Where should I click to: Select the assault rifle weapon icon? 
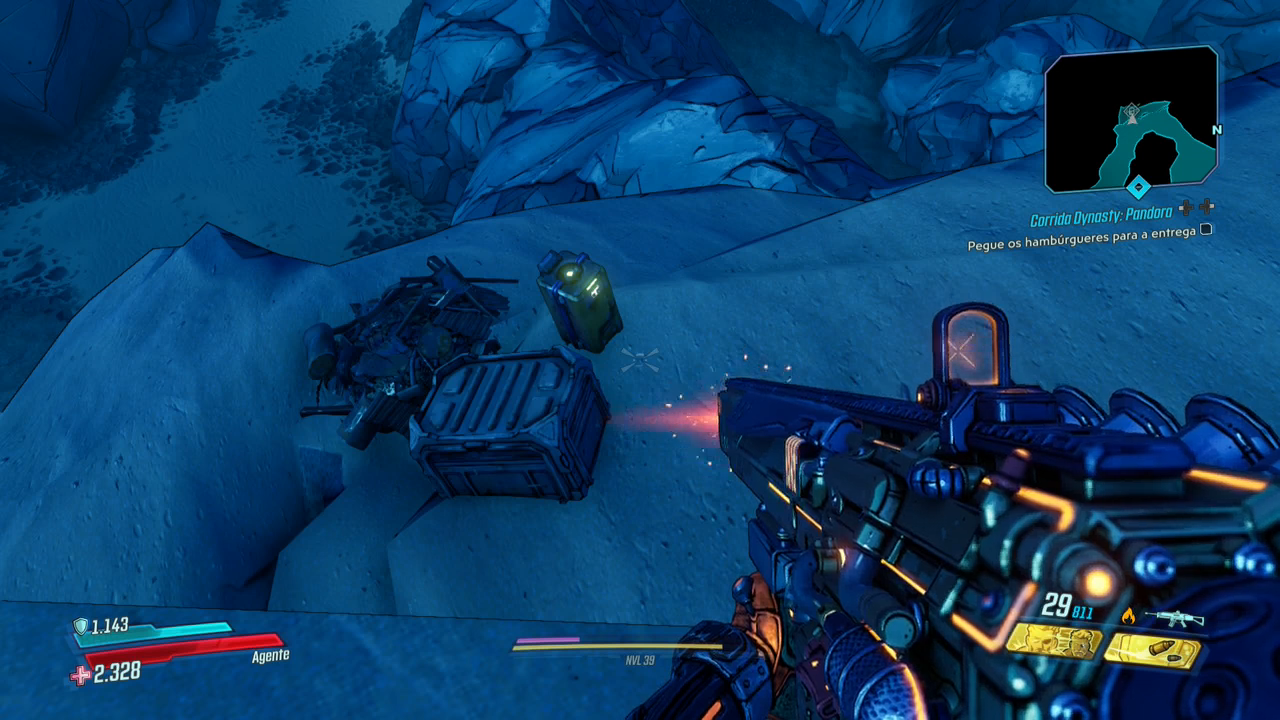(1174, 618)
